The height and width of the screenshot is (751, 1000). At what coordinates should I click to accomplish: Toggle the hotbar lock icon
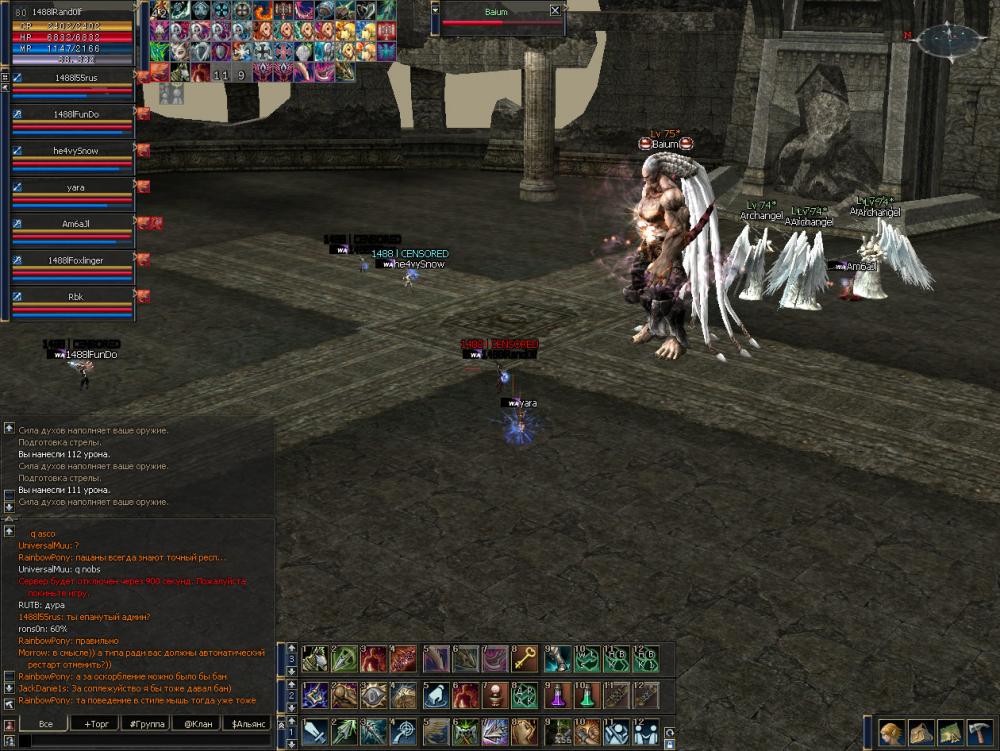click(668, 744)
